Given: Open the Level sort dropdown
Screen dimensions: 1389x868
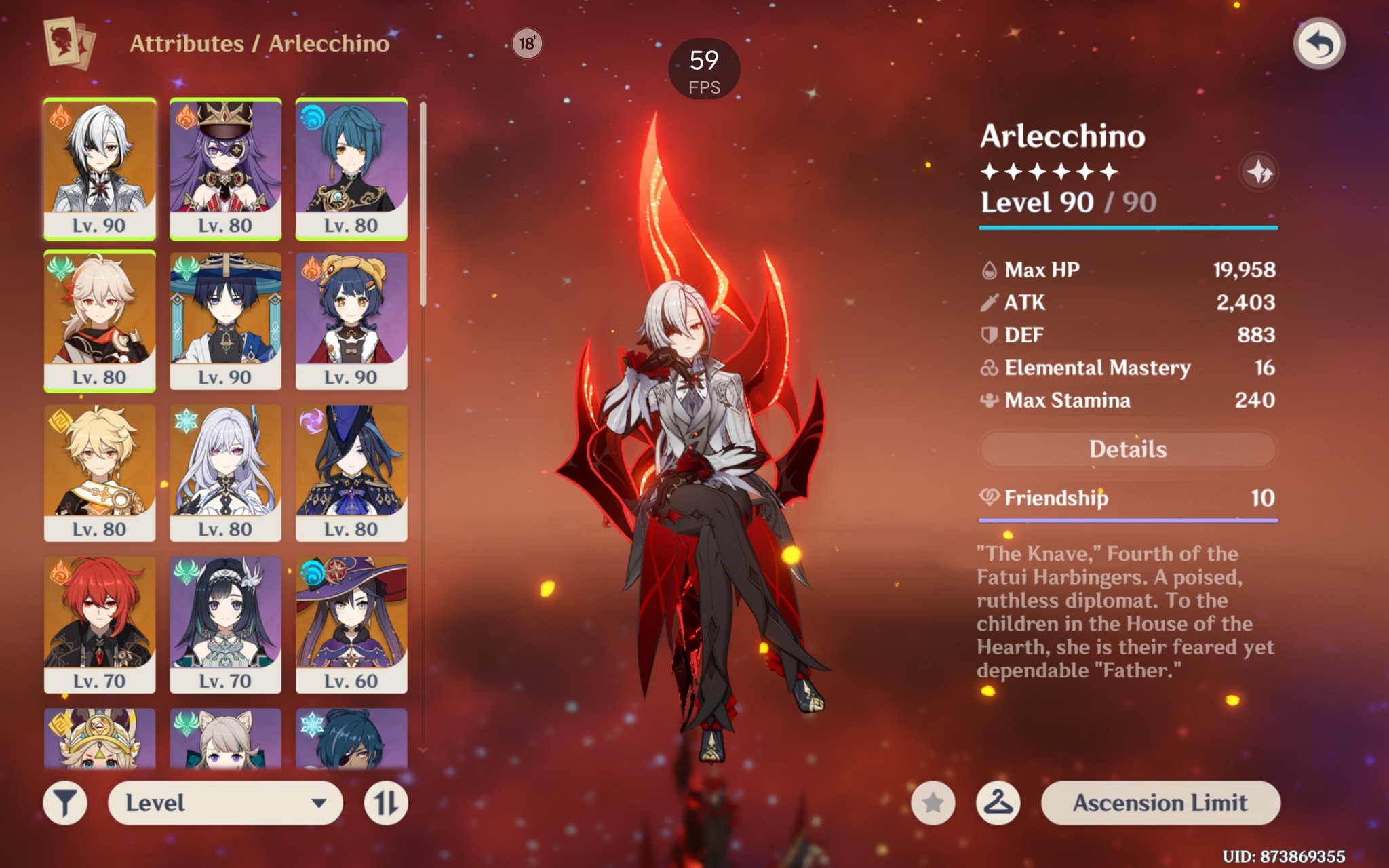Looking at the screenshot, I should pos(225,803).
